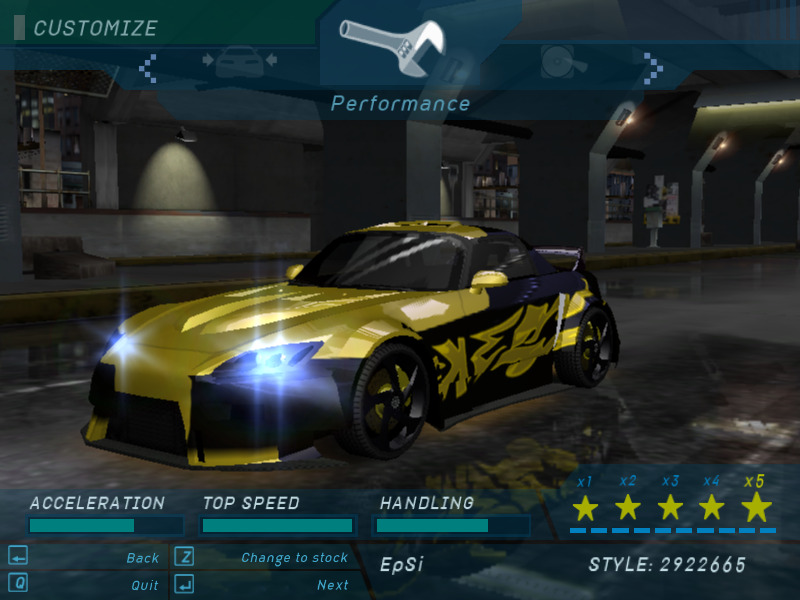The image size is (800, 600).
Task: Open the dimmed category right of the wrench
Action: [x=558, y=62]
